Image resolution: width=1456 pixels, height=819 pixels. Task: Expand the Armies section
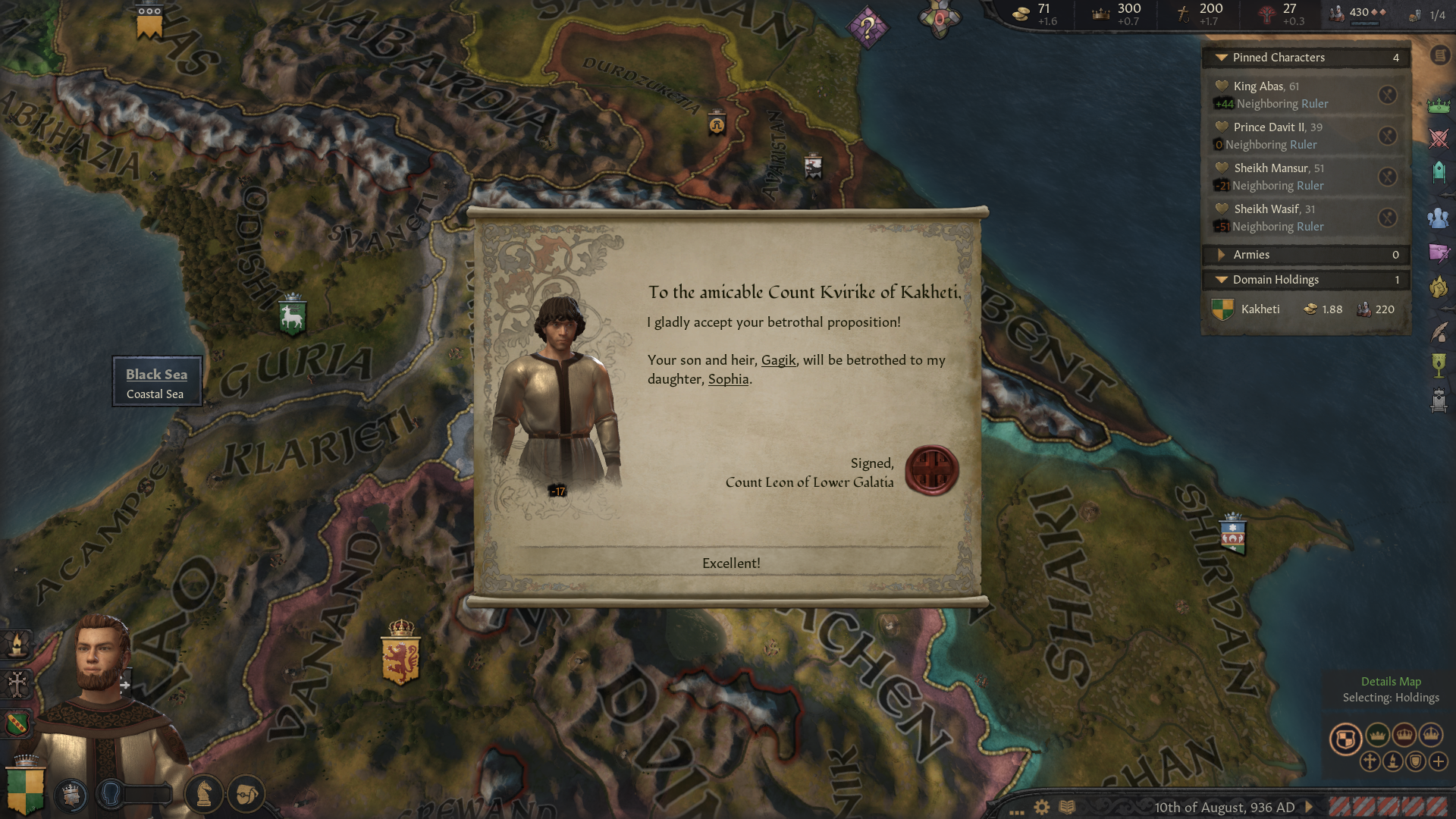point(1221,255)
